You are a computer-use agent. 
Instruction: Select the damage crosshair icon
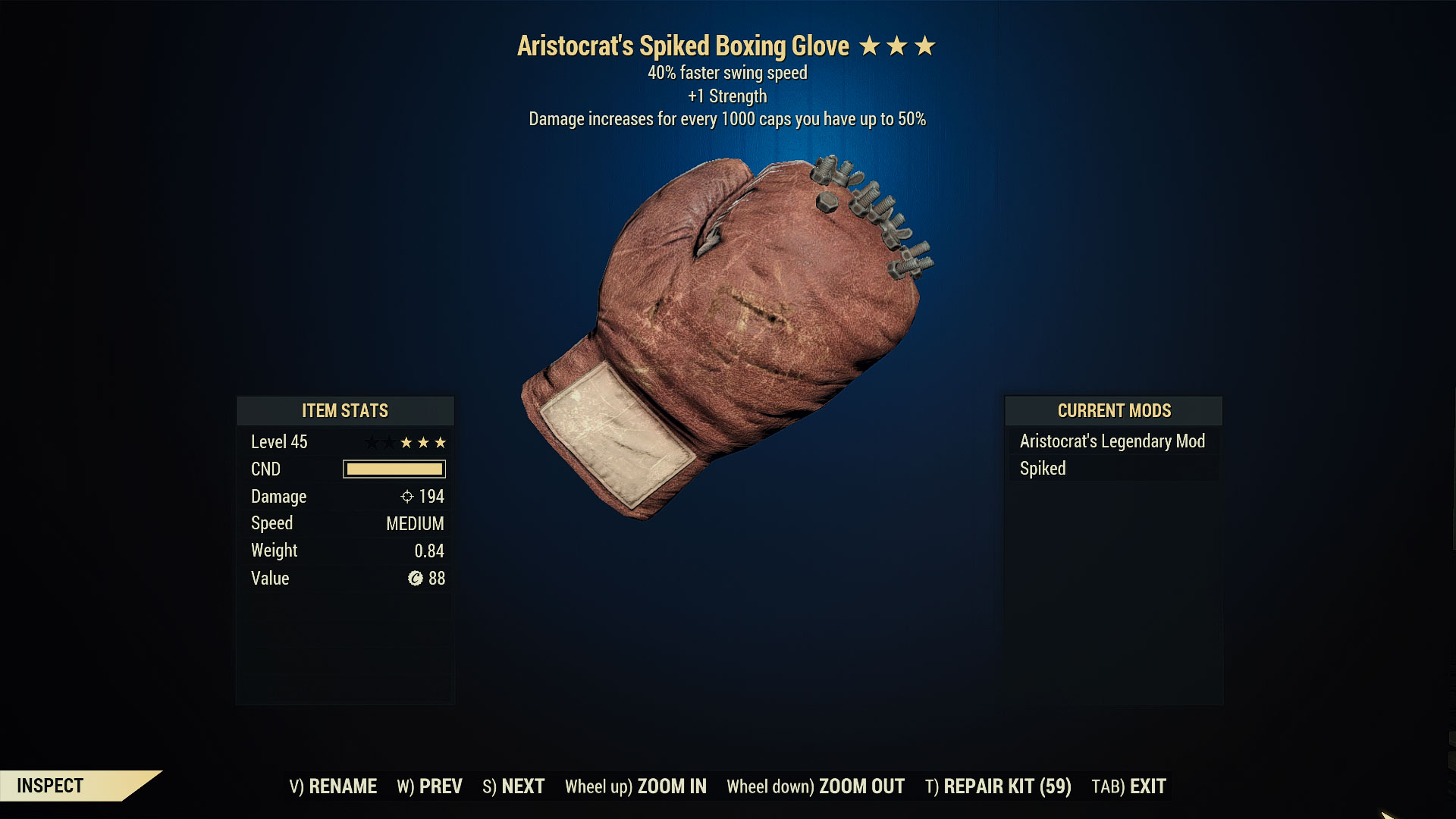pyautogui.click(x=406, y=496)
